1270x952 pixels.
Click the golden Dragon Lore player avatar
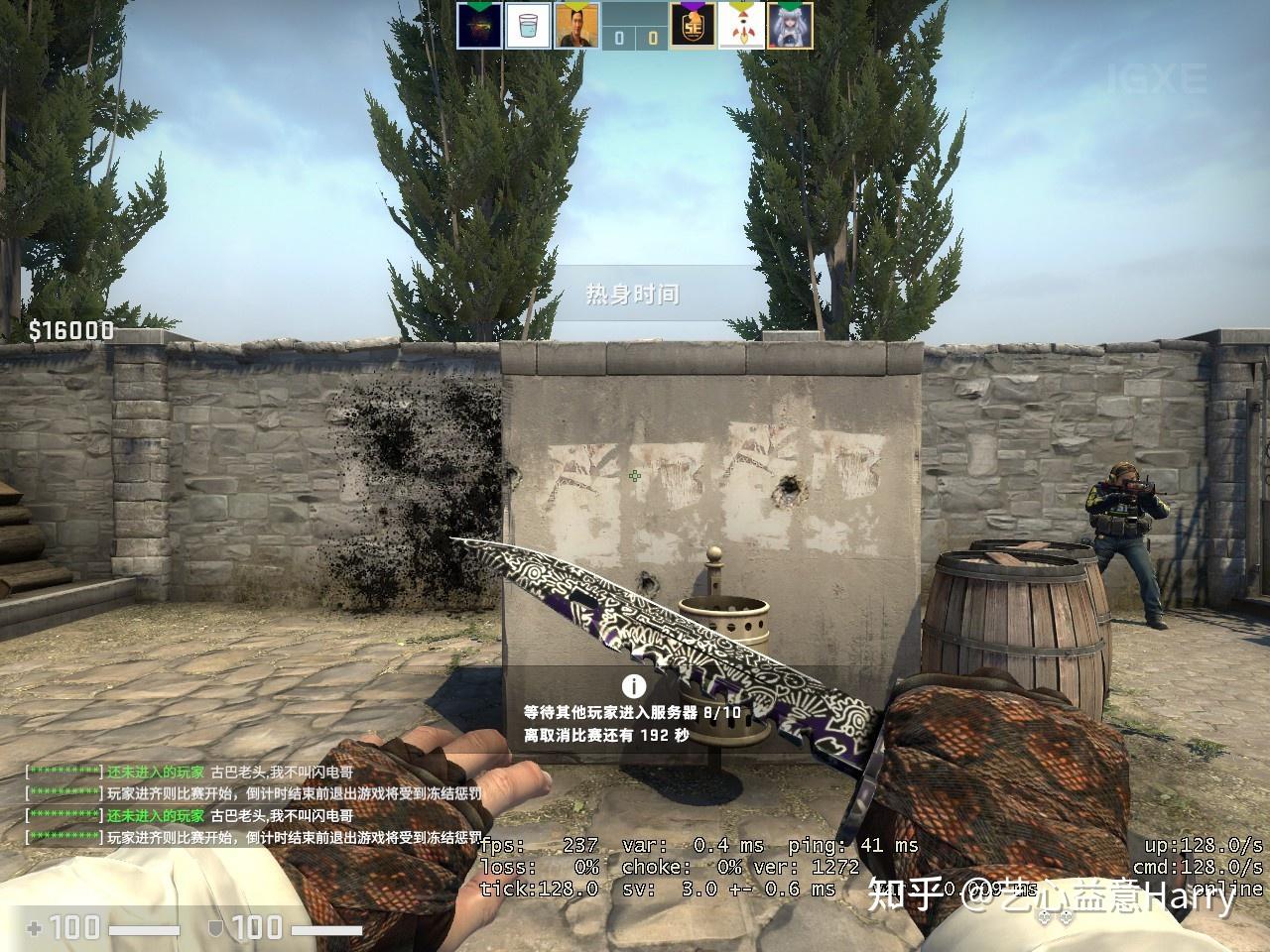[x=479, y=24]
